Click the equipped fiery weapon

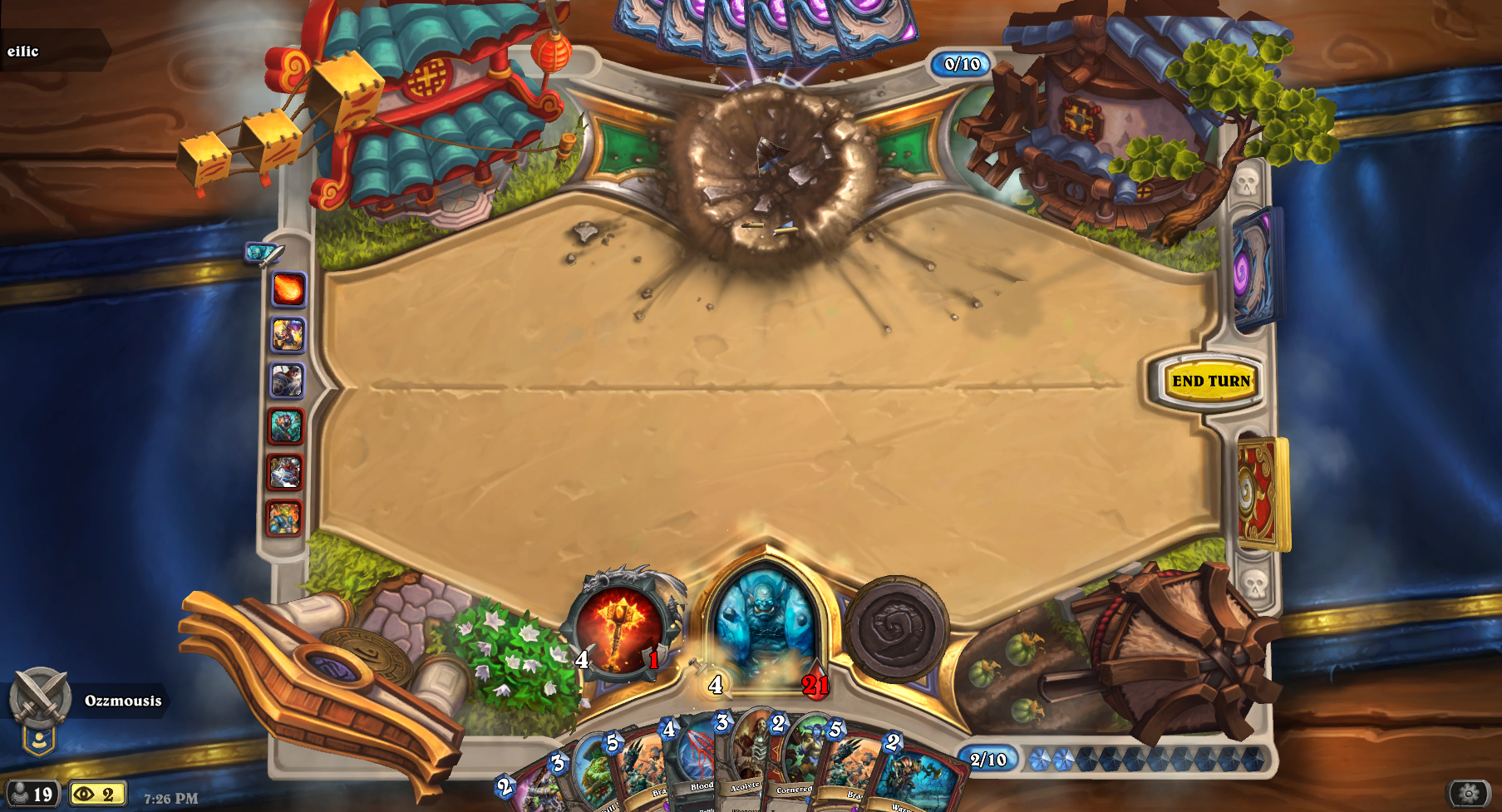[x=619, y=627]
